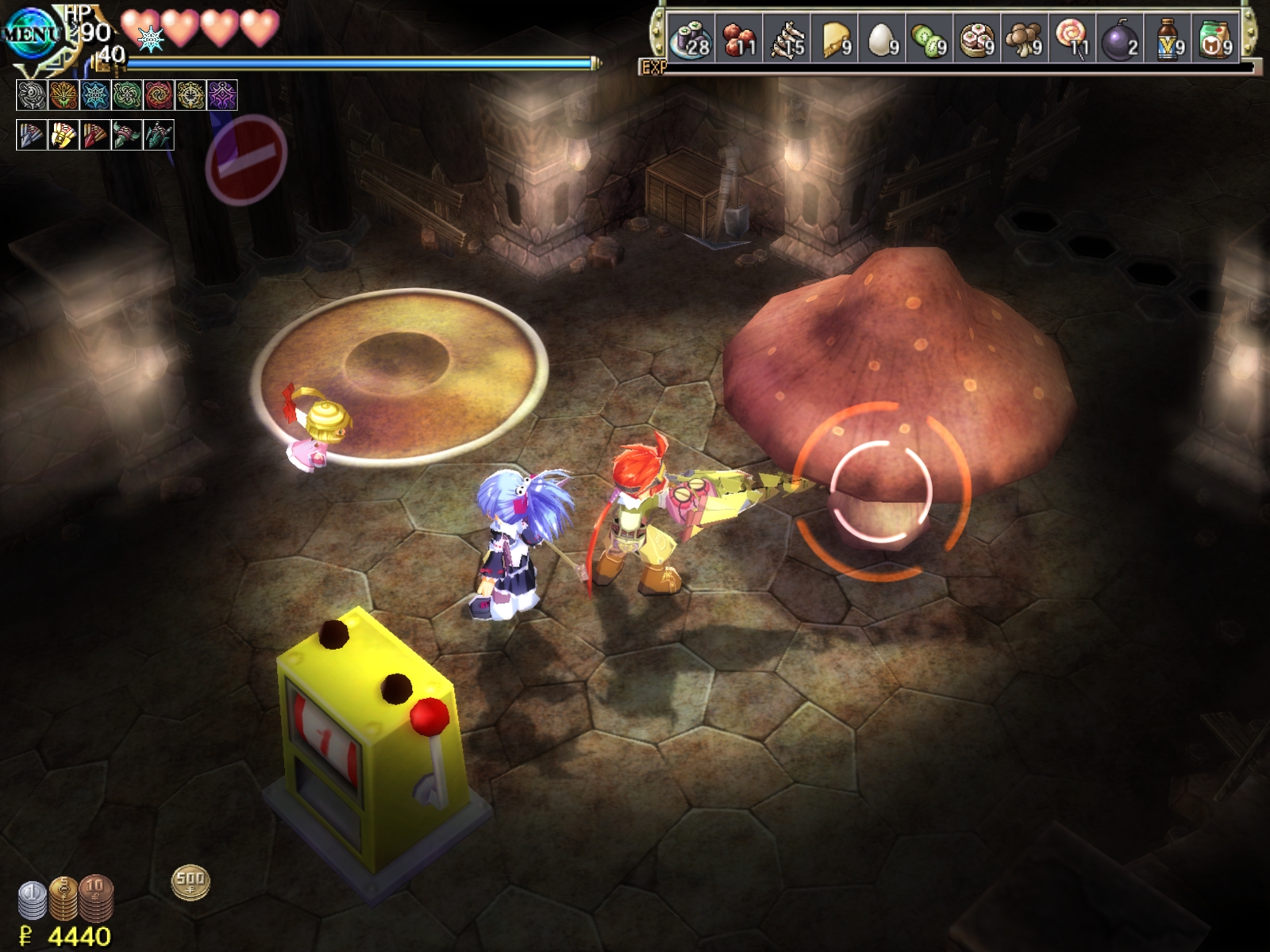The height and width of the screenshot is (952, 1270).
Task: Select the red berries item slot
Action: (739, 38)
